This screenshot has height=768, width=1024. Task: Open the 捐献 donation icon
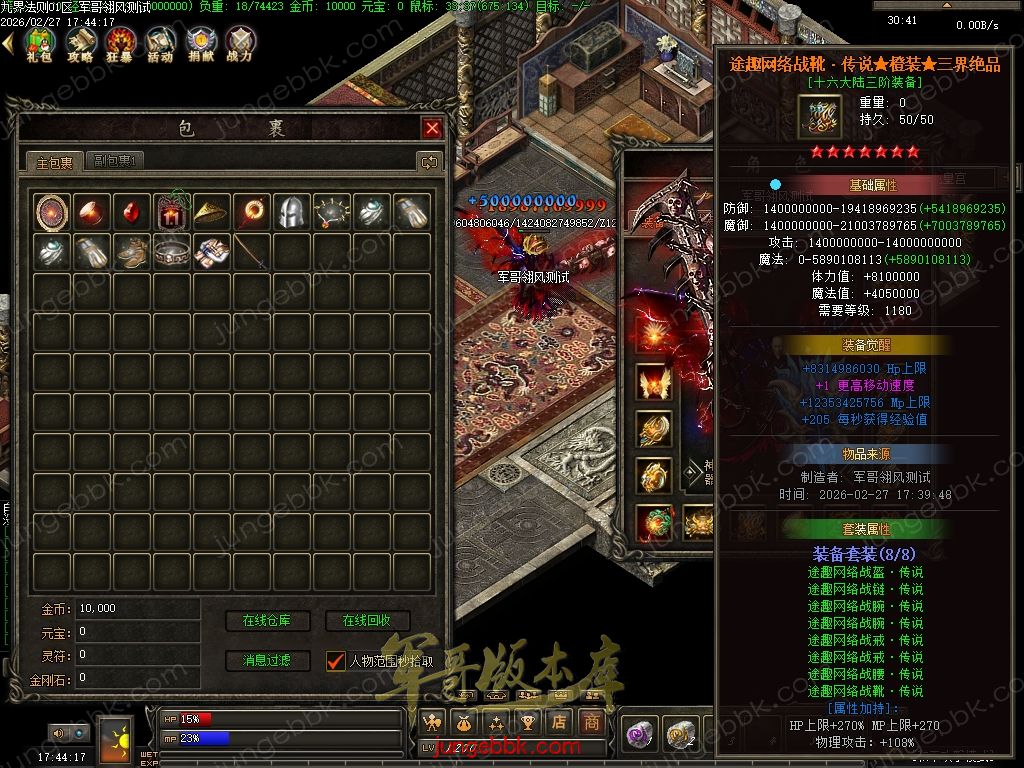[x=200, y=42]
